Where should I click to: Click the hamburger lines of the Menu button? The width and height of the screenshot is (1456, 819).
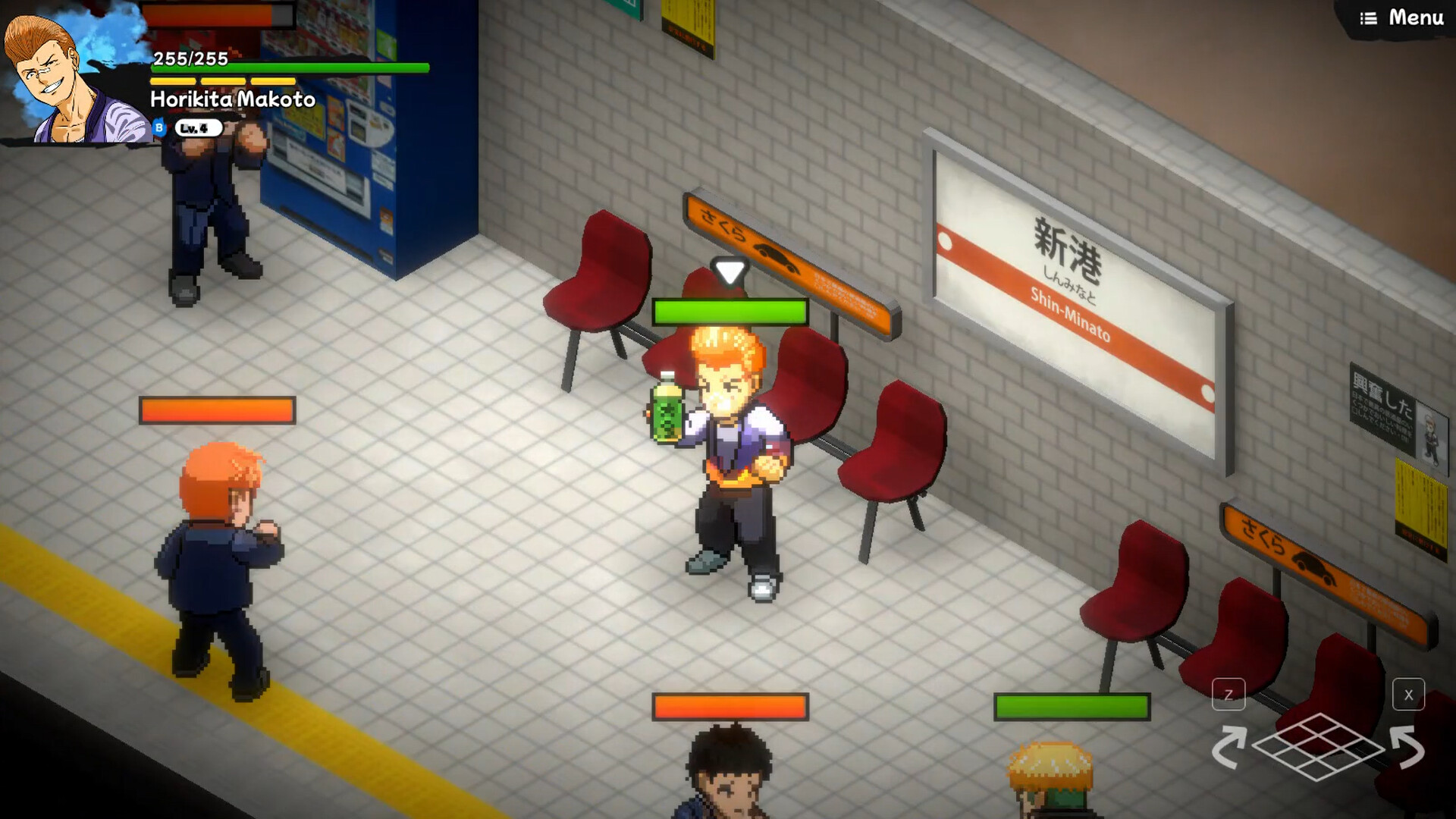(1370, 17)
